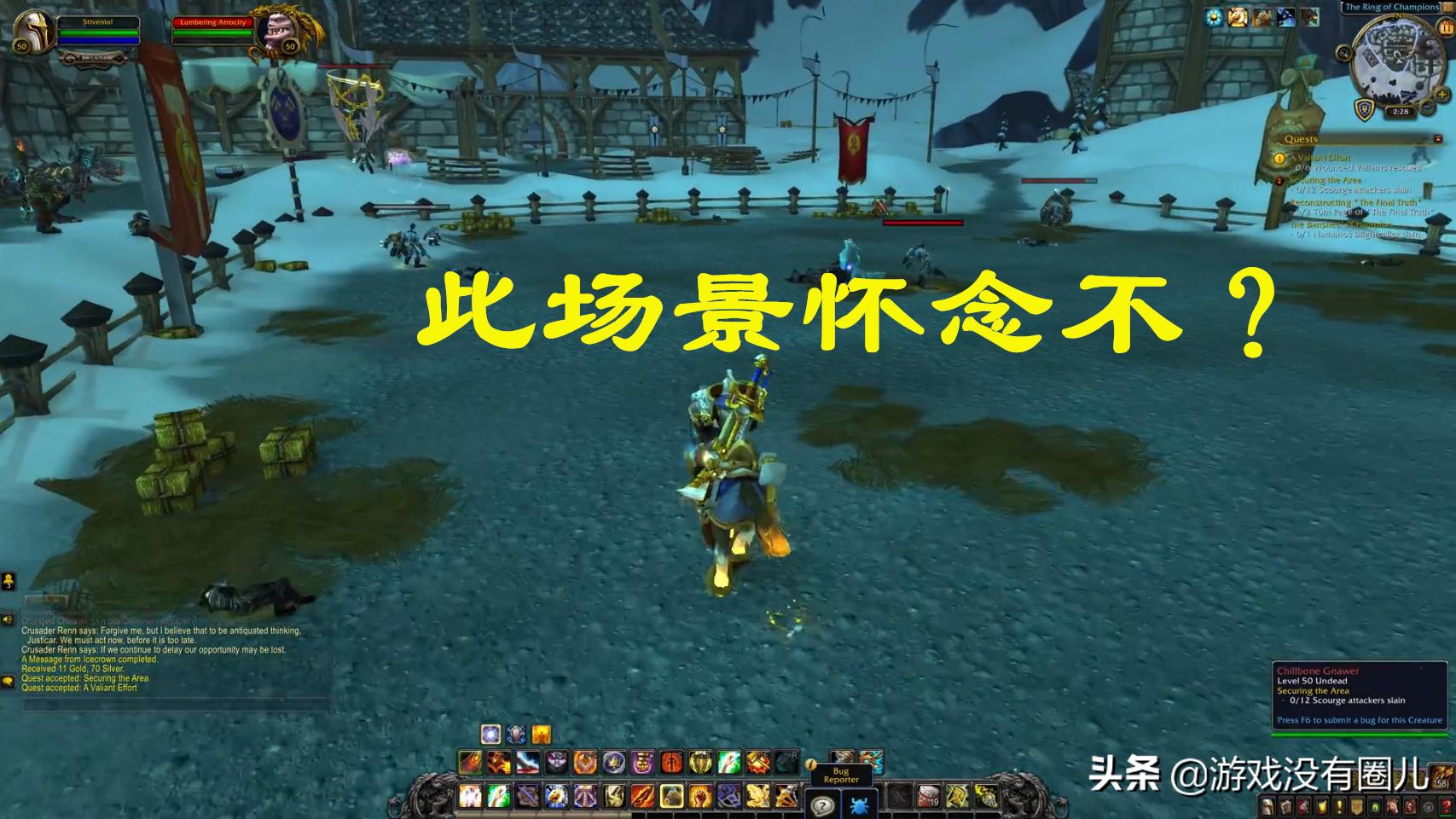The height and width of the screenshot is (819, 1456).
Task: Toggle the chat alert icon on the left edge
Action: (10, 680)
